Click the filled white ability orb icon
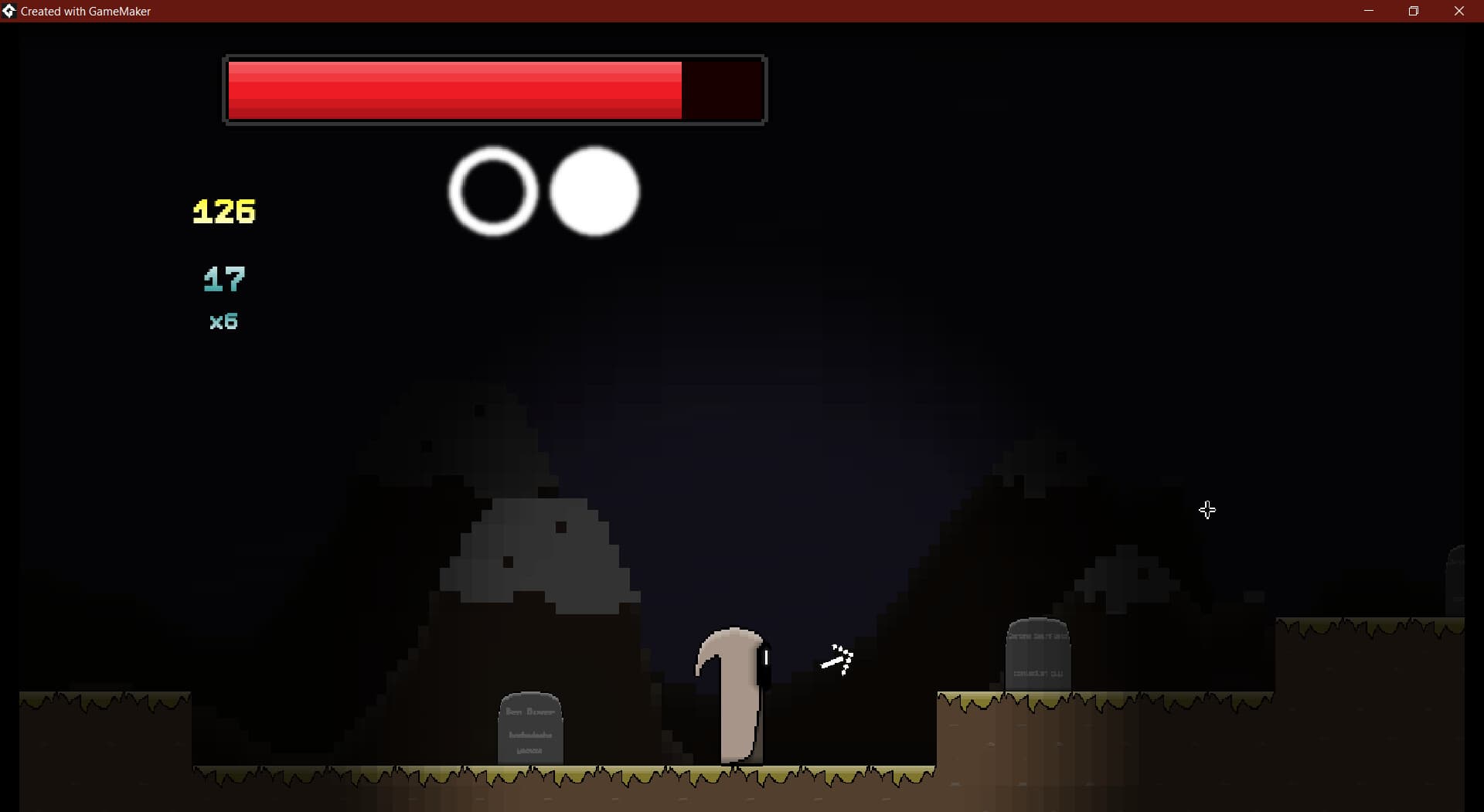1484x812 pixels. pyautogui.click(x=595, y=192)
